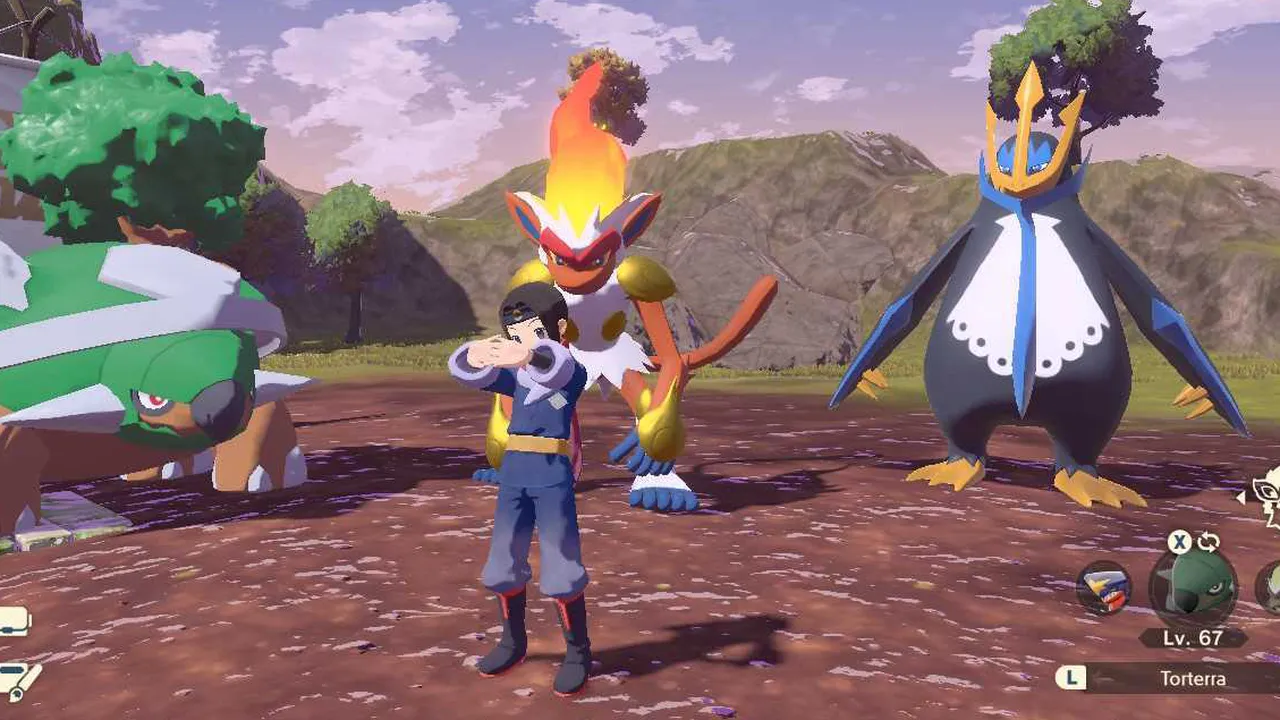Expand the clipped note at the top-left screen edge

(x=10, y=618)
